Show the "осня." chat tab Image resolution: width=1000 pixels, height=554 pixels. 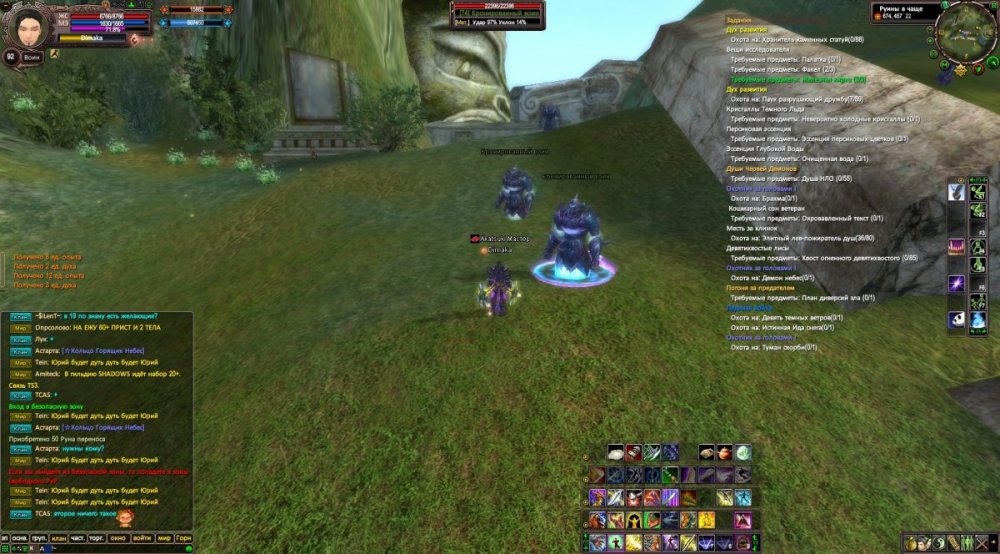(18, 537)
